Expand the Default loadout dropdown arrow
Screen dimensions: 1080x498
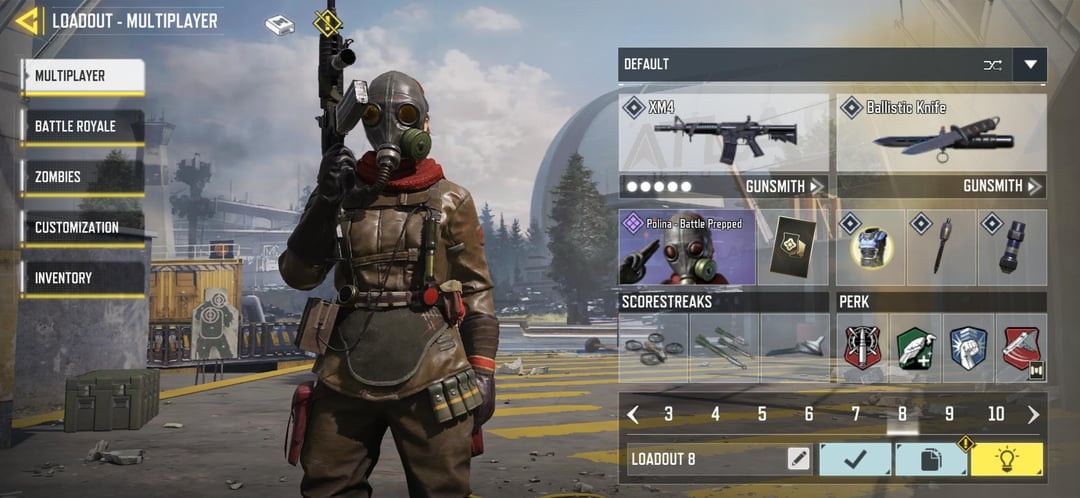click(x=1030, y=65)
